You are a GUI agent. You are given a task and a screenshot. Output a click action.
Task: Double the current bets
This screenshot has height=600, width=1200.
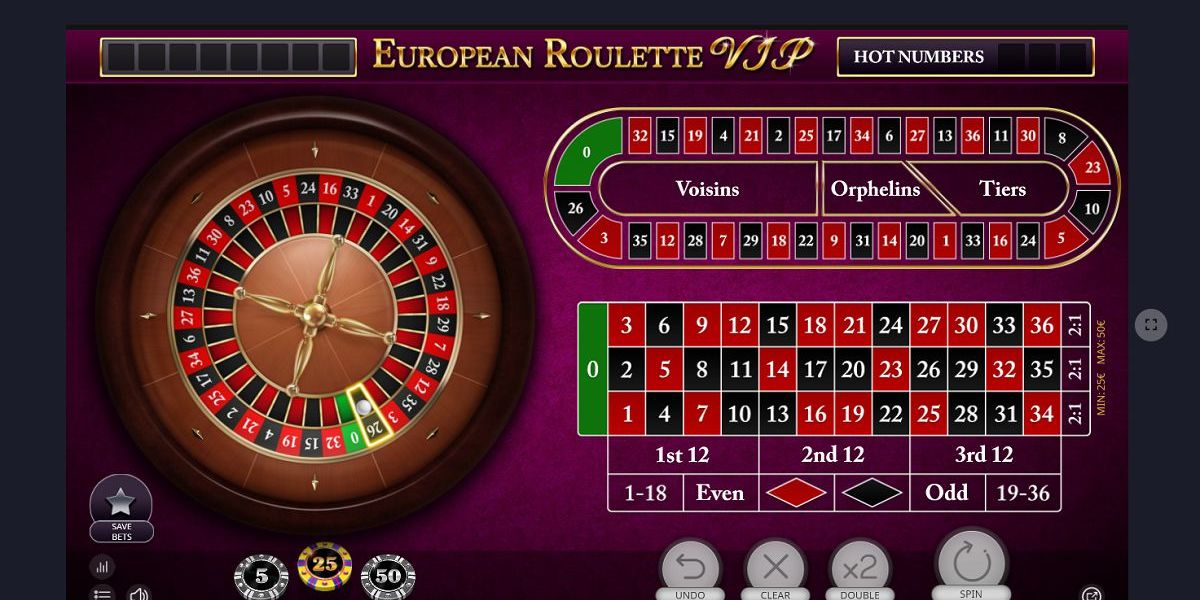pos(859,568)
